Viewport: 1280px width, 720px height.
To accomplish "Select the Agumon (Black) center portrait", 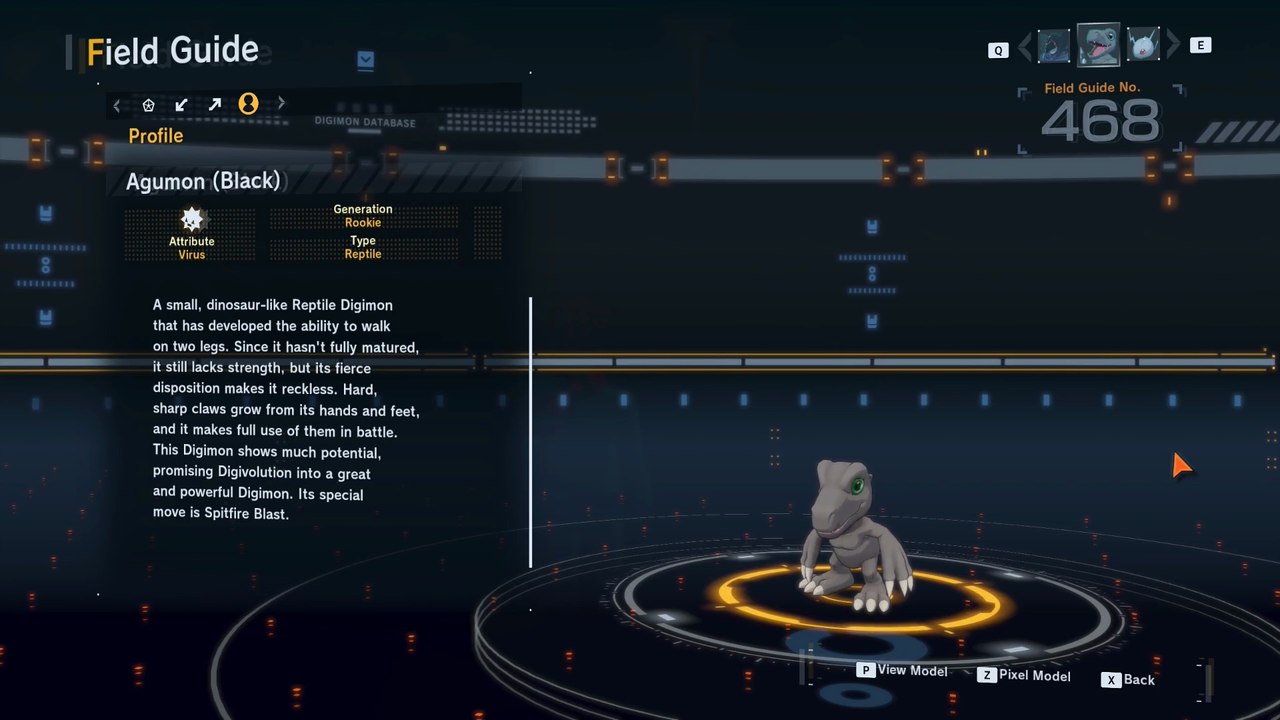I will (x=1098, y=45).
